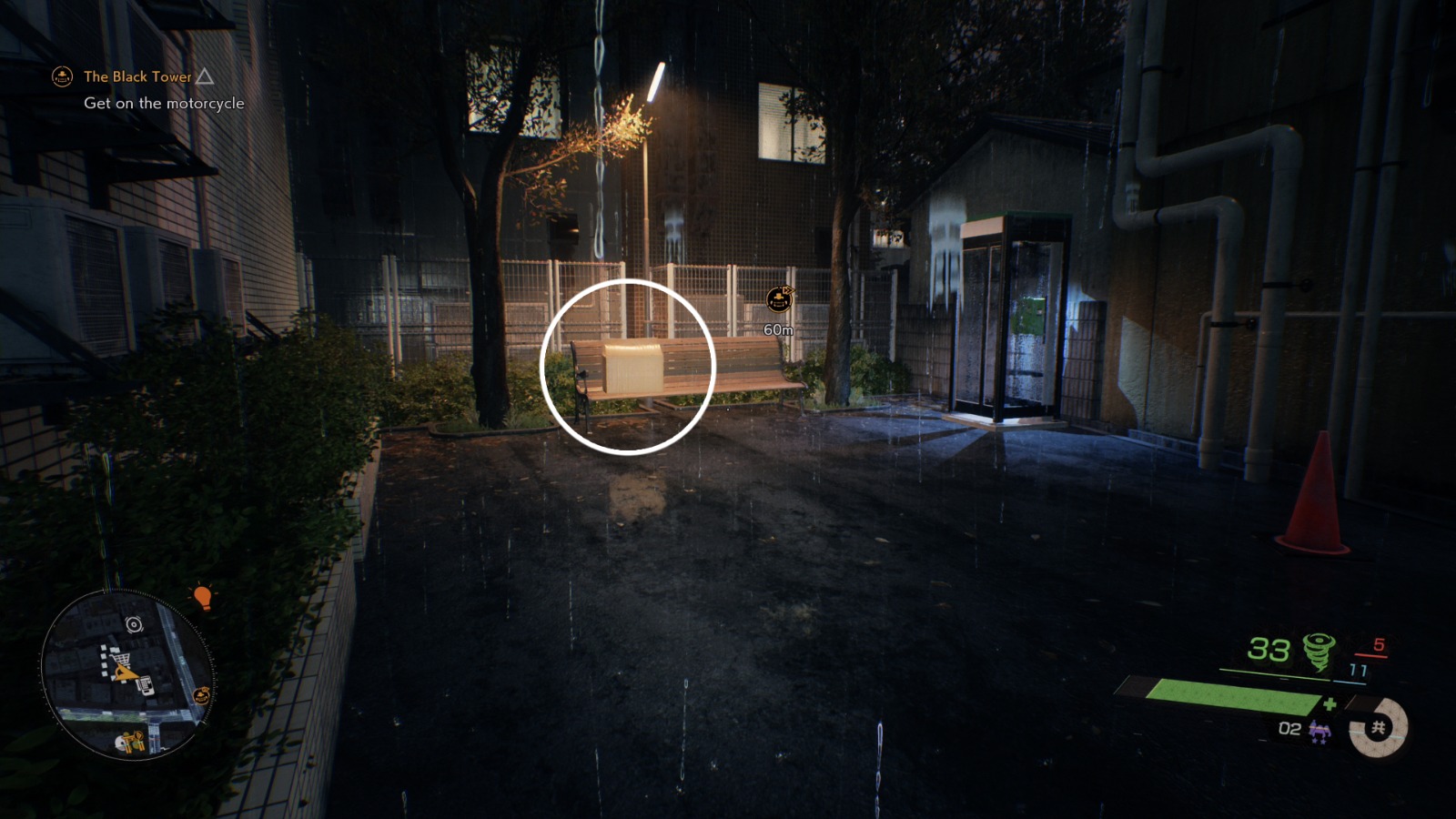Click the motorcycle waypoint marker showing 60m
Screen dimensions: 1456x819
[x=779, y=297]
